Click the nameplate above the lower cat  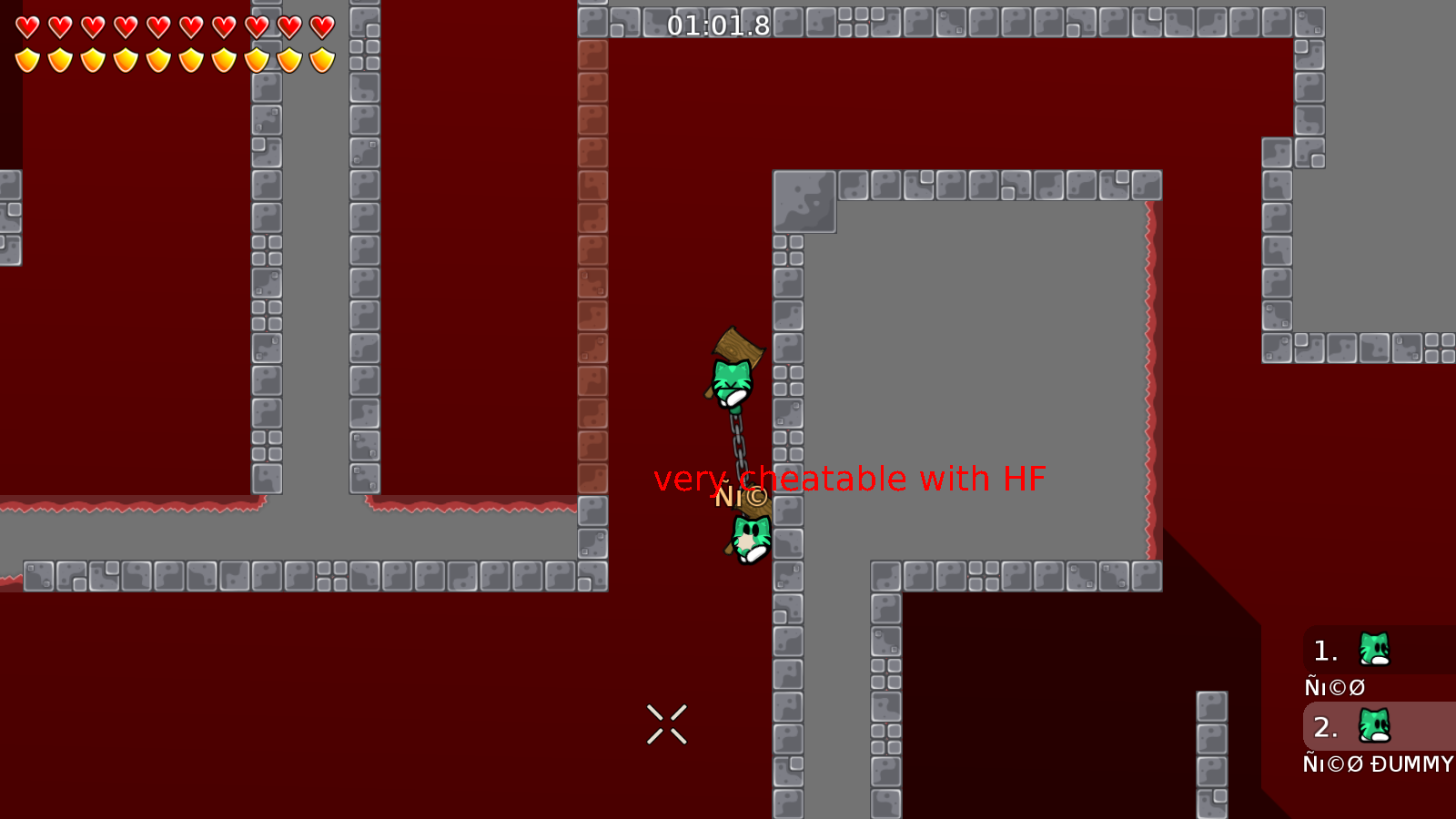click(x=739, y=496)
